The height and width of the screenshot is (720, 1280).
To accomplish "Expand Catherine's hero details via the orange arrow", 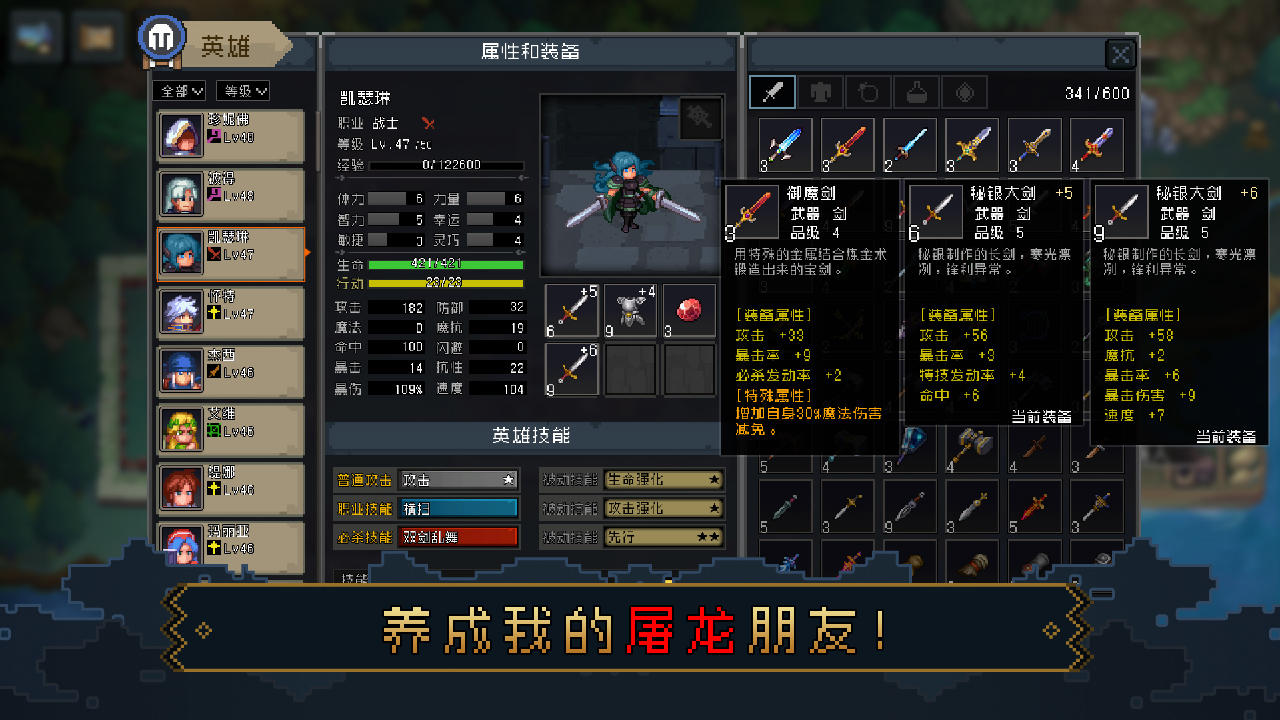I will coord(305,253).
